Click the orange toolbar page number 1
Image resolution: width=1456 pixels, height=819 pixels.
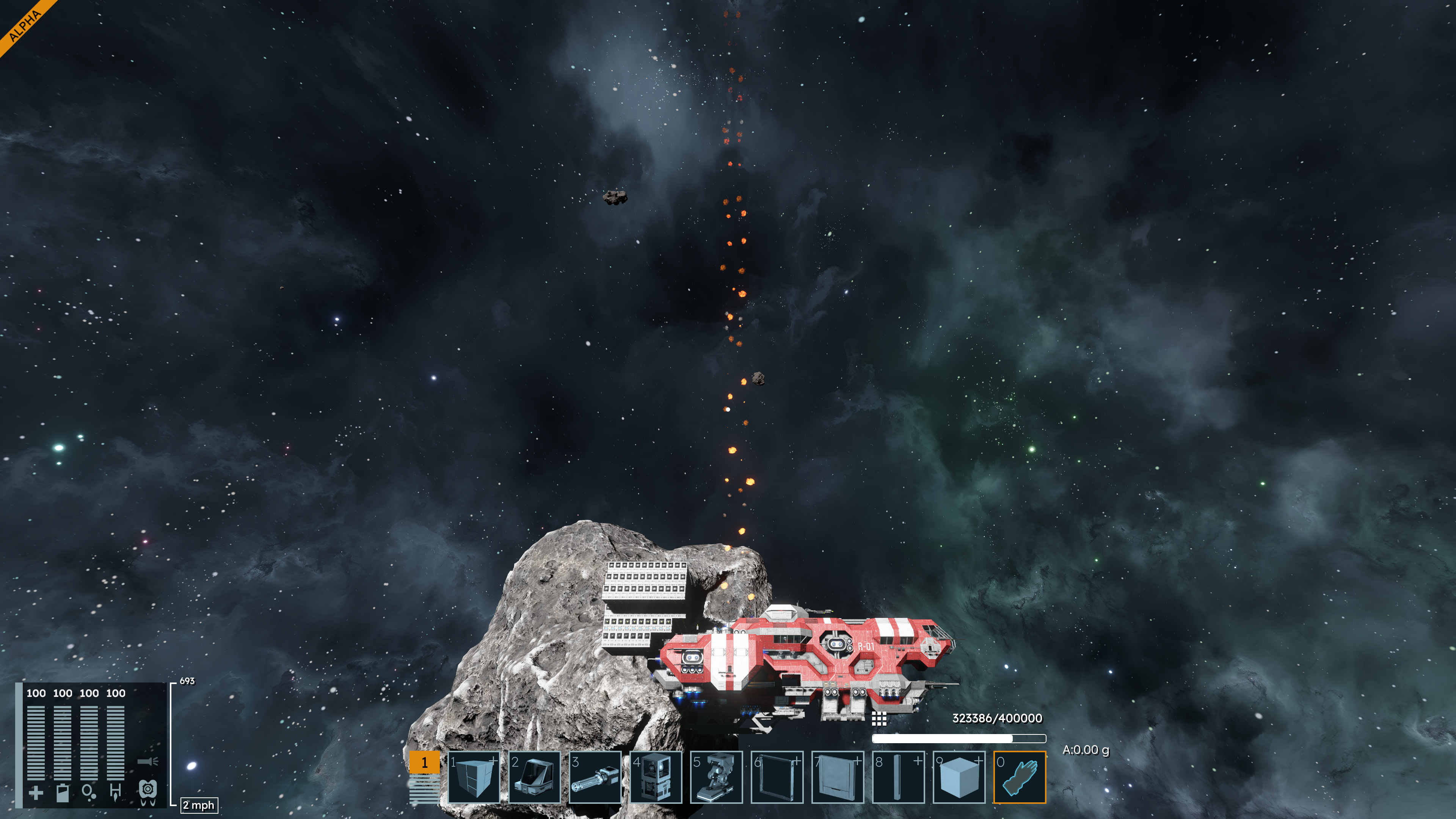[x=424, y=762]
